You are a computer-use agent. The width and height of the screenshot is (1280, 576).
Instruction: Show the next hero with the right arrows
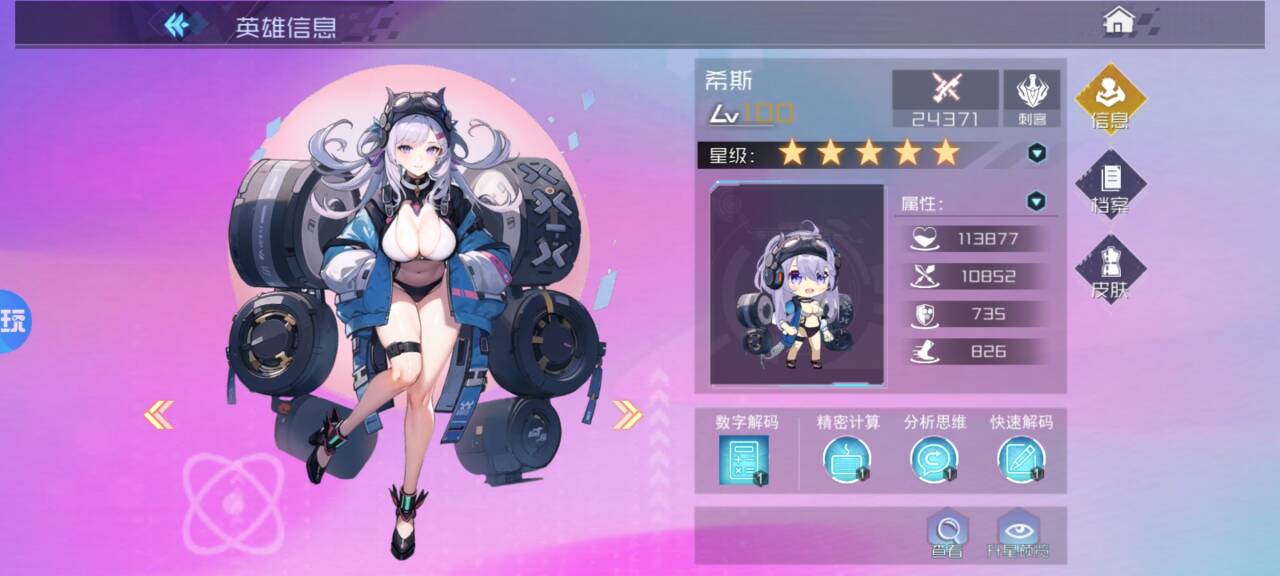pos(627,414)
